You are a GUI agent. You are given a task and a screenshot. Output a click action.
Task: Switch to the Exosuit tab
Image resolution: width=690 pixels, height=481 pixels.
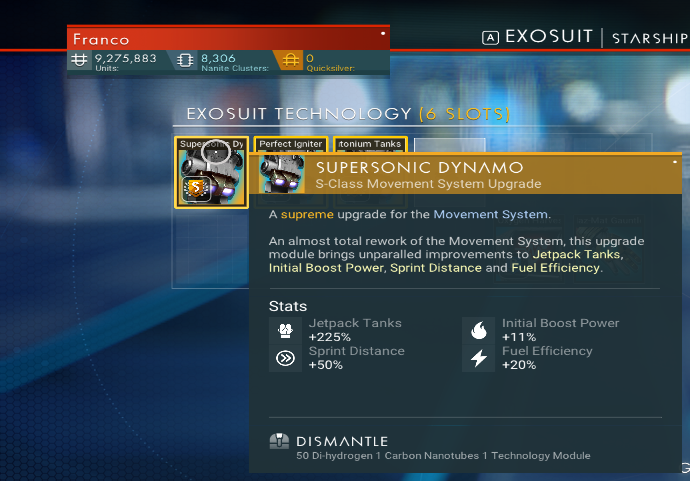(x=548, y=37)
